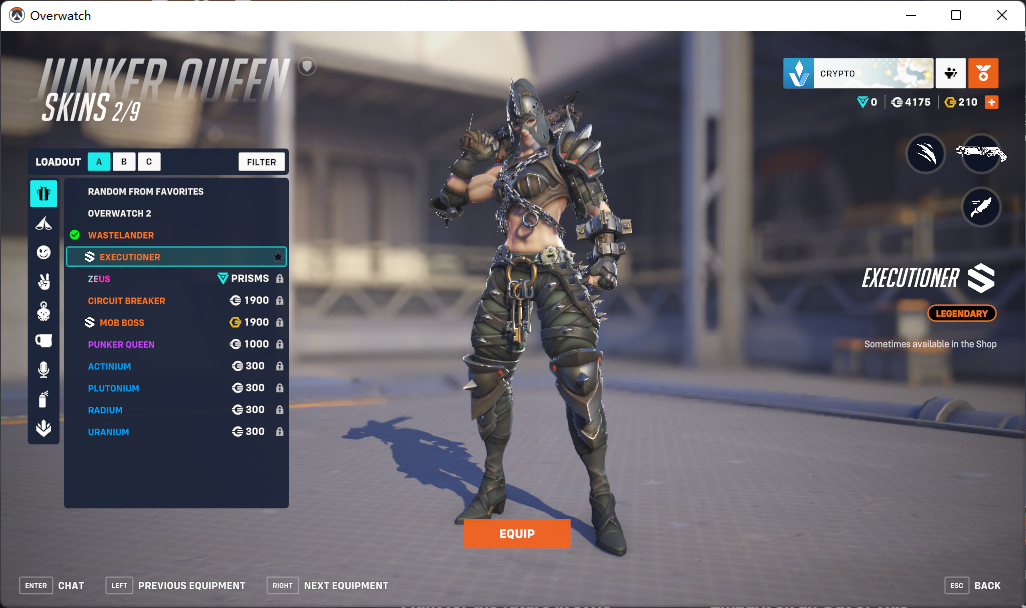Maximize the Overwatch window
The height and width of the screenshot is (608, 1026).
coord(956,15)
